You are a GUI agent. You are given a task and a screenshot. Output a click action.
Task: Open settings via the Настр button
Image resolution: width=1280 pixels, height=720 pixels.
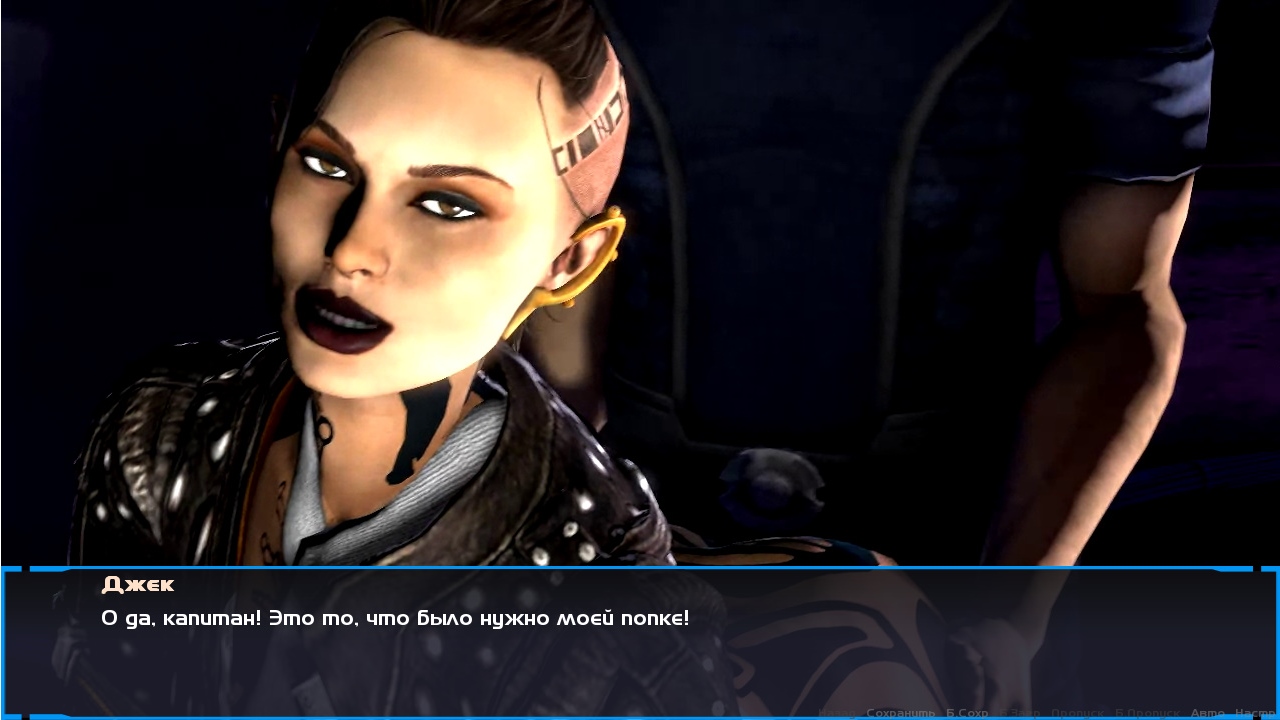[x=1256, y=713]
